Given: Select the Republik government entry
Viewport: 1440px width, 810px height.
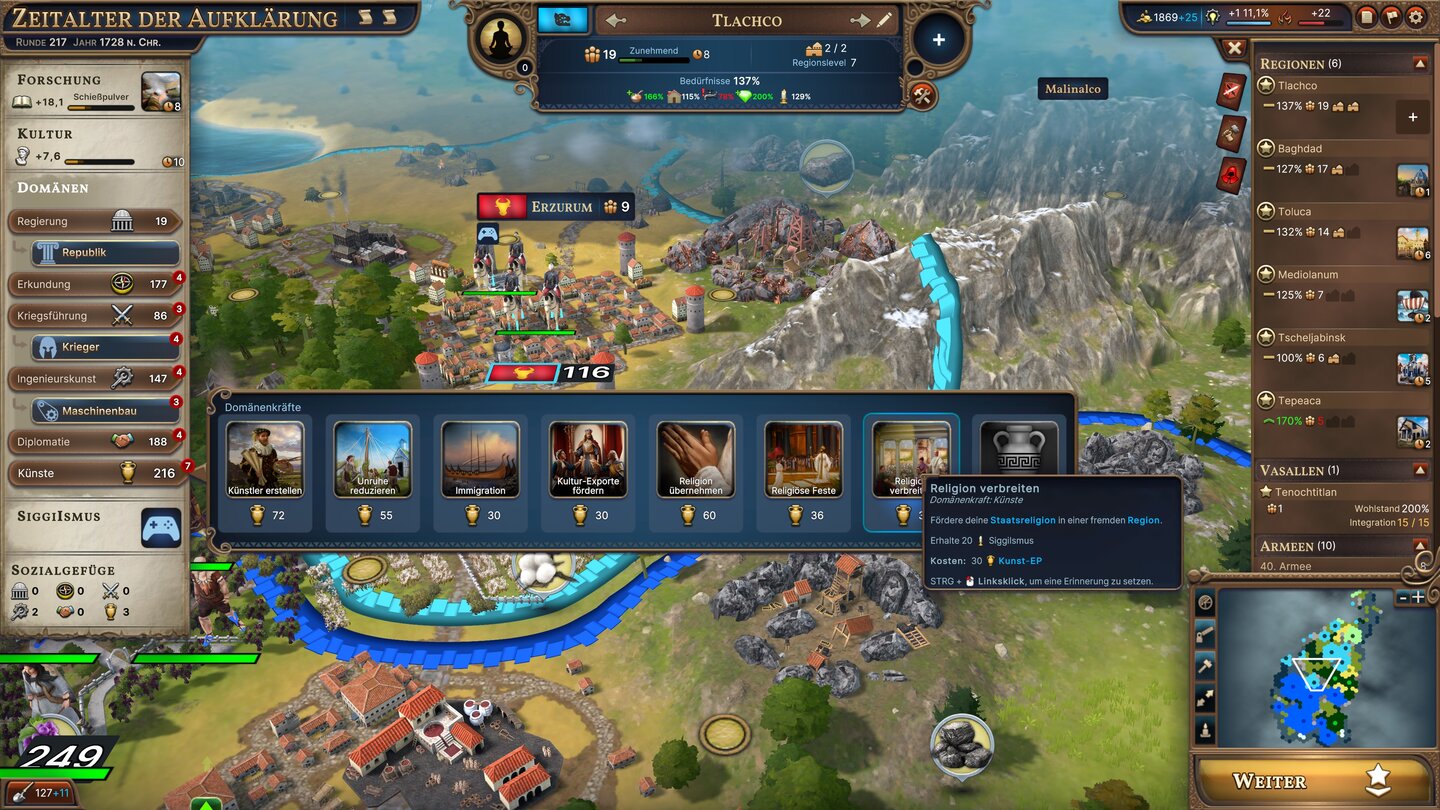Looking at the screenshot, I should (x=106, y=253).
